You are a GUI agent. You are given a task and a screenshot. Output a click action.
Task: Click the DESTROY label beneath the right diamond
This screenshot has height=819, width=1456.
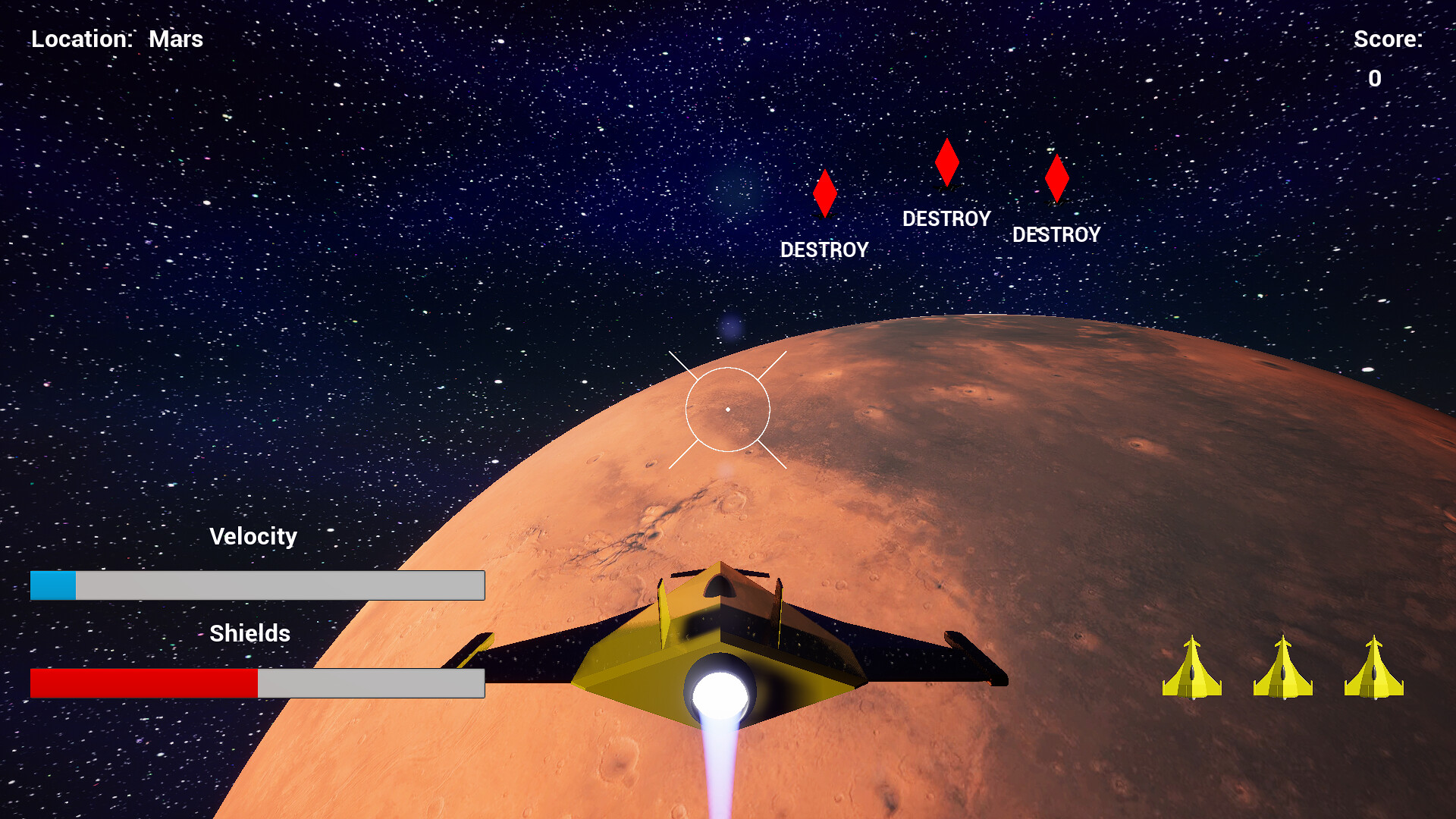point(1058,235)
